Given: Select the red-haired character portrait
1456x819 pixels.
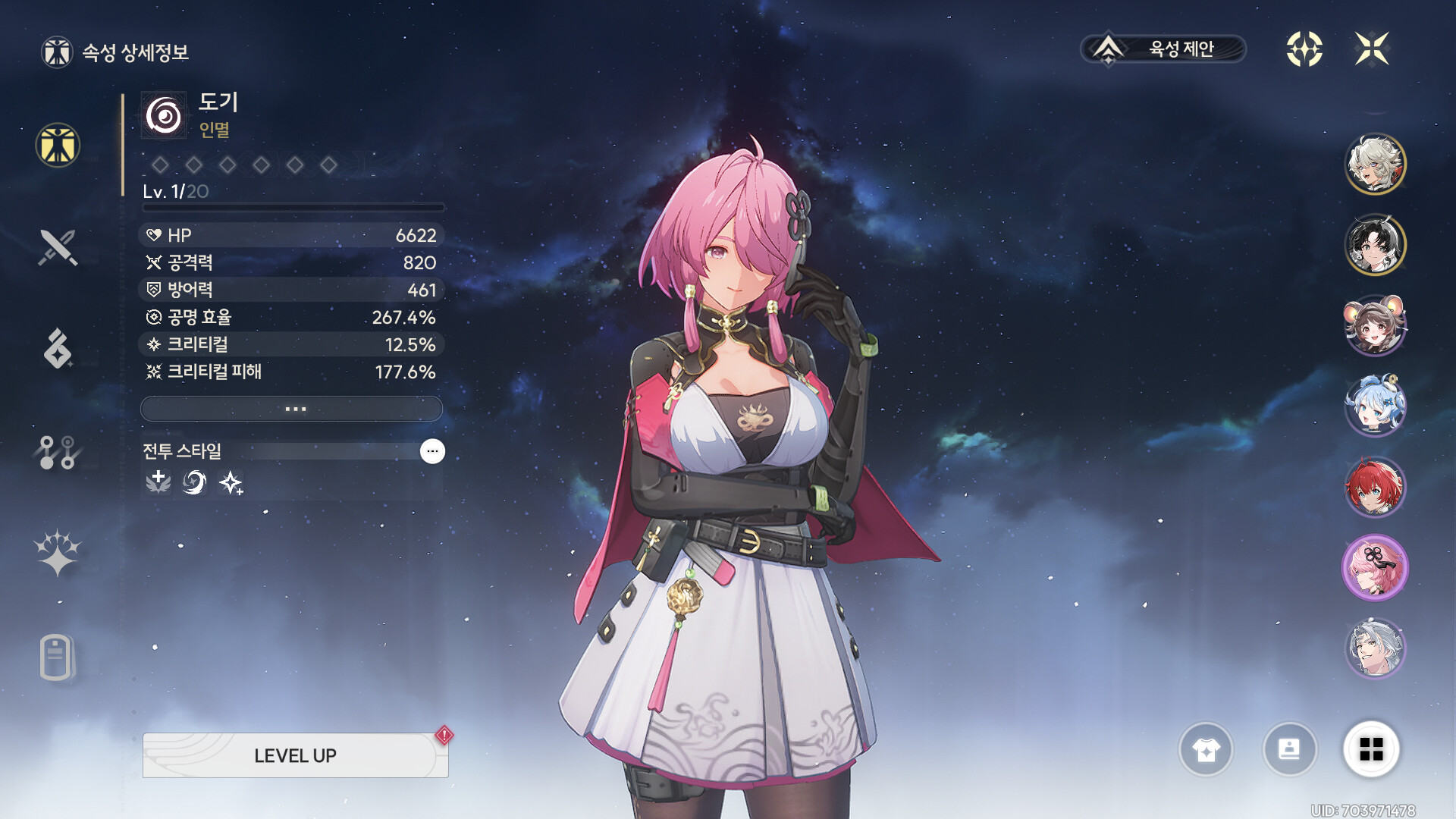Looking at the screenshot, I should point(1375,487).
